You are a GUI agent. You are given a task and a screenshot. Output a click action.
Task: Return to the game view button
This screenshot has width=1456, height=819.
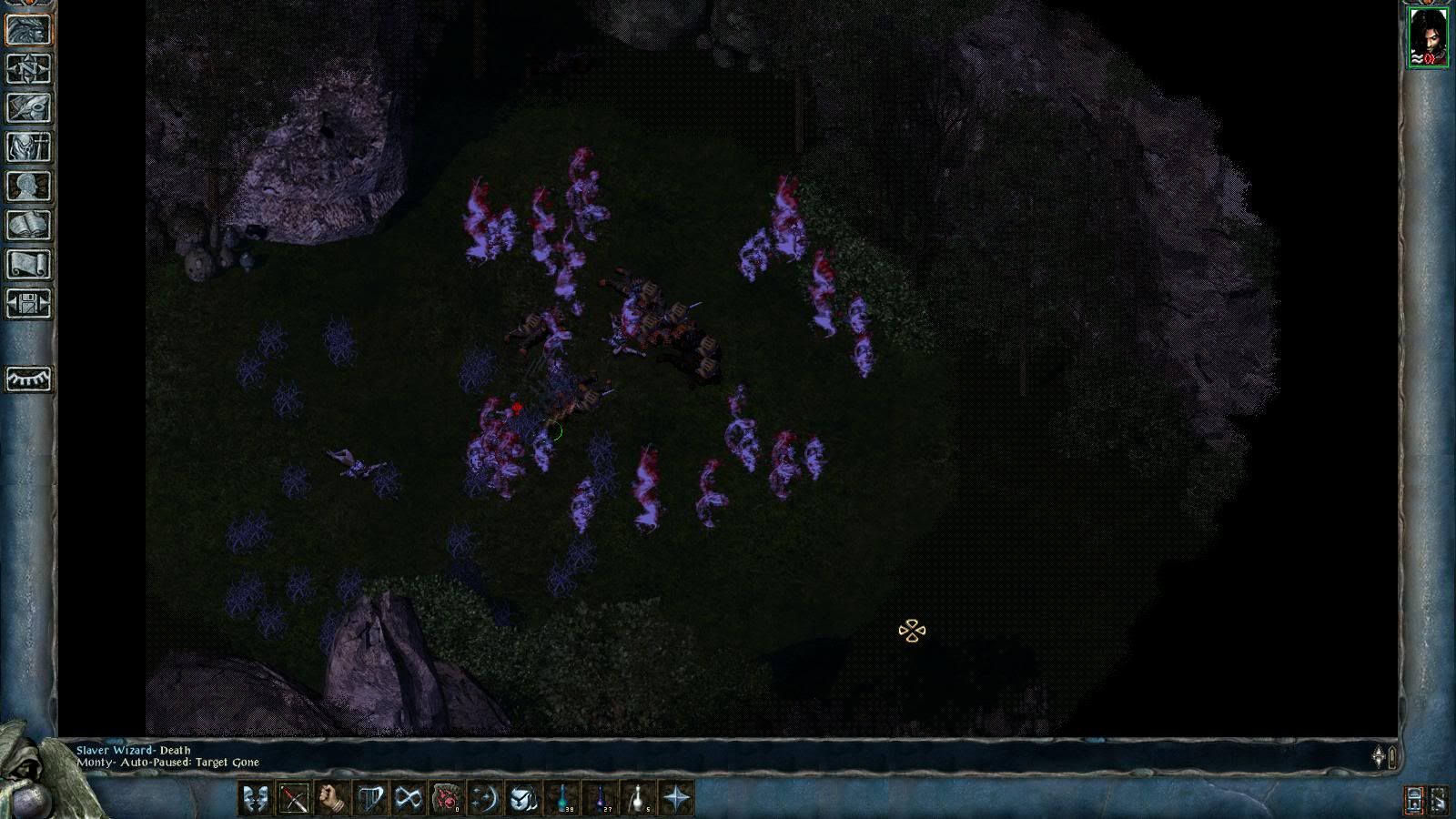pos(29,30)
